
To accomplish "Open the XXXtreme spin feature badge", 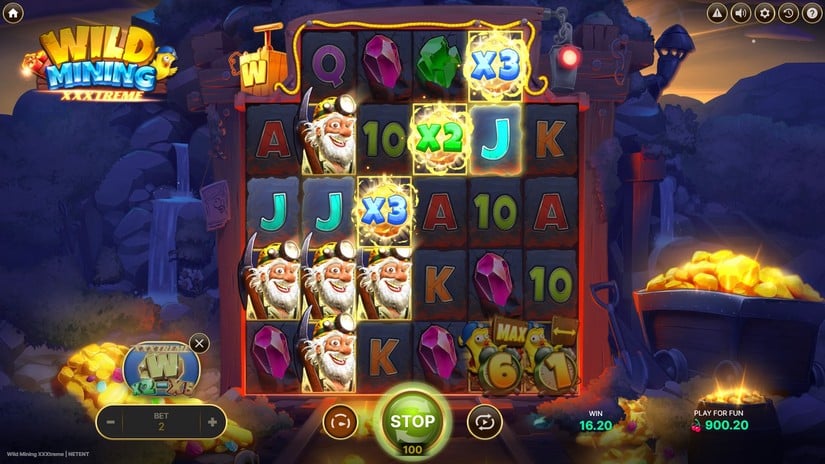I will click(160, 368).
